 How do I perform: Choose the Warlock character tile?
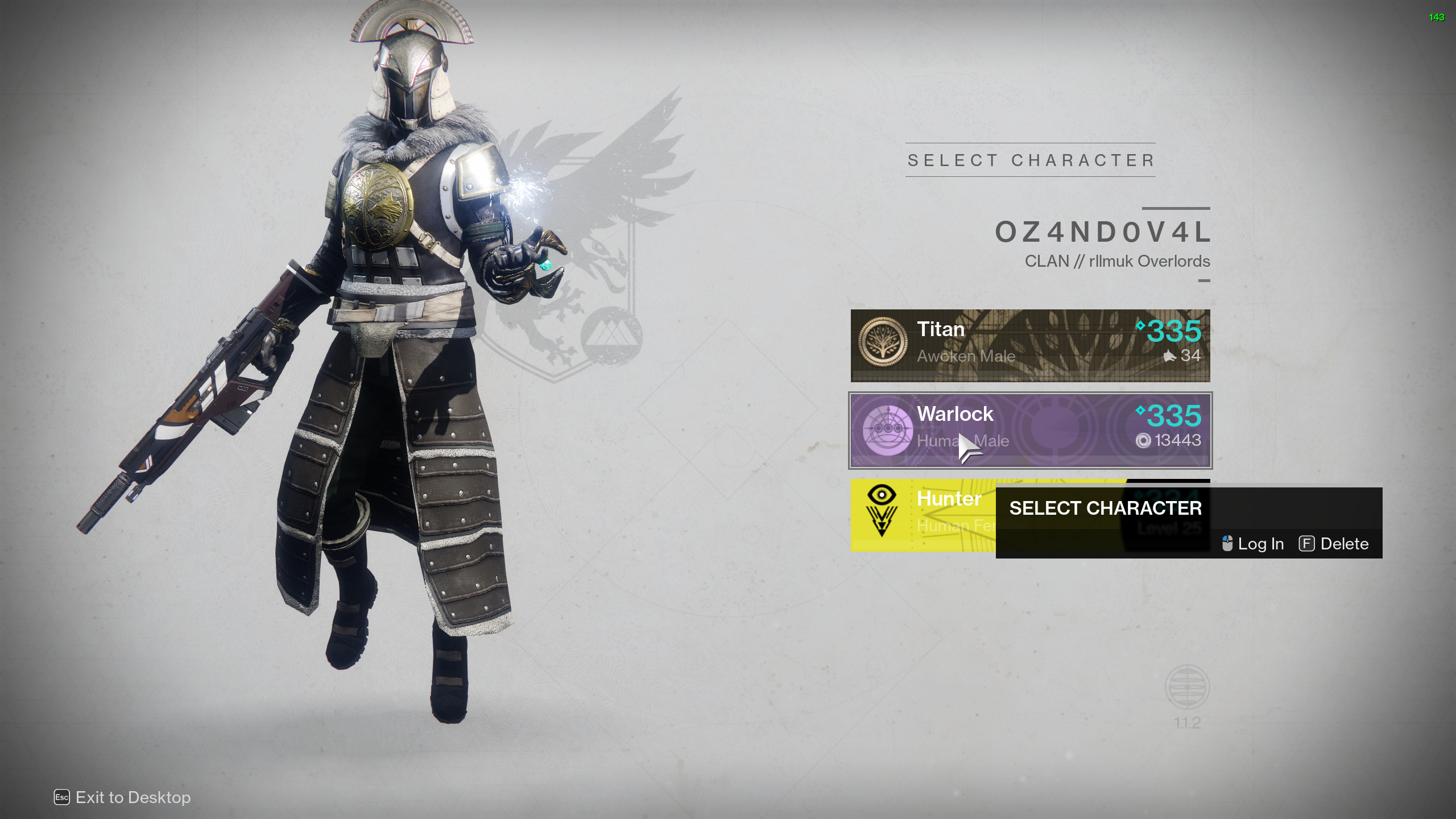click(1029, 431)
